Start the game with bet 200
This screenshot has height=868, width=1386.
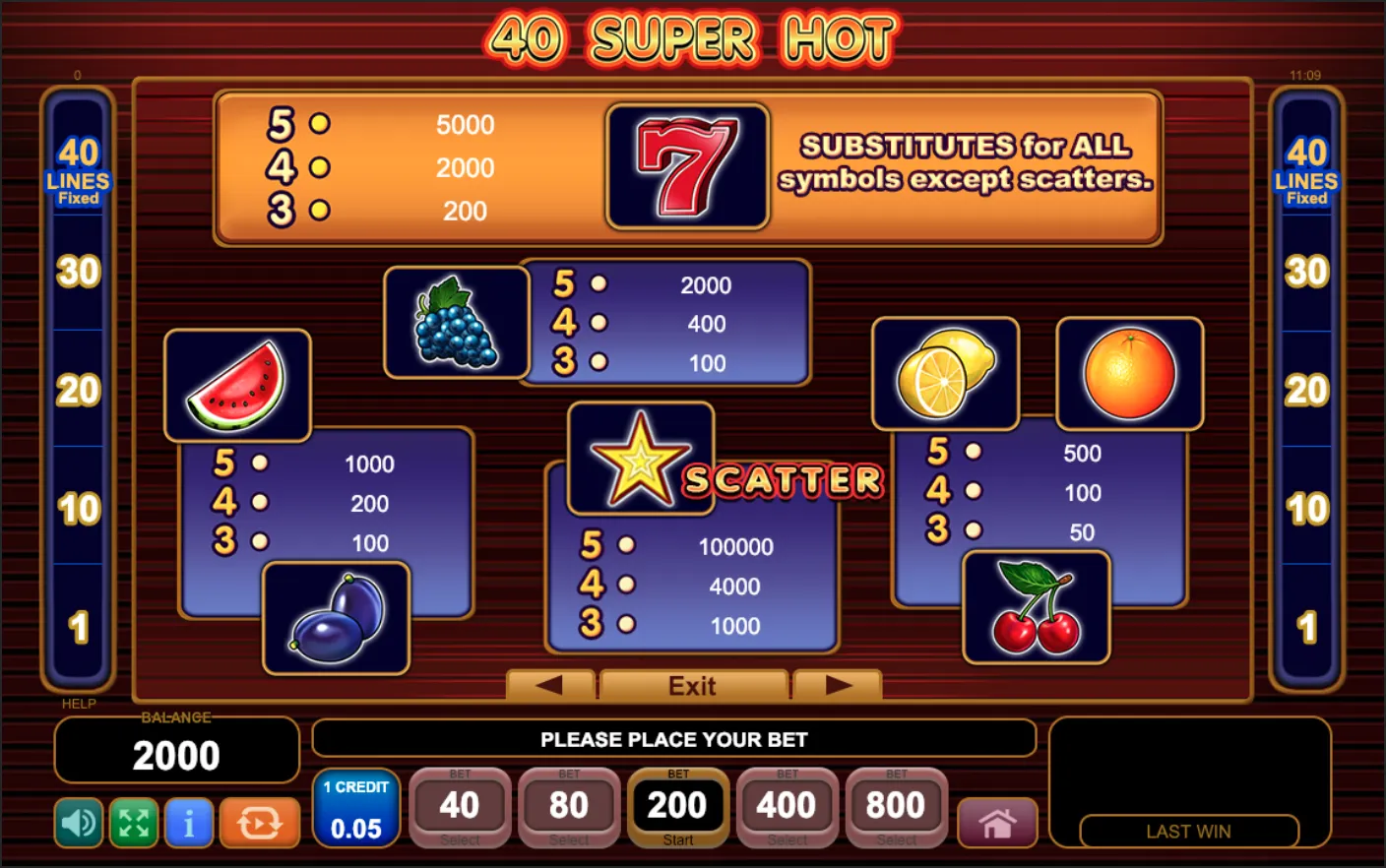[678, 805]
